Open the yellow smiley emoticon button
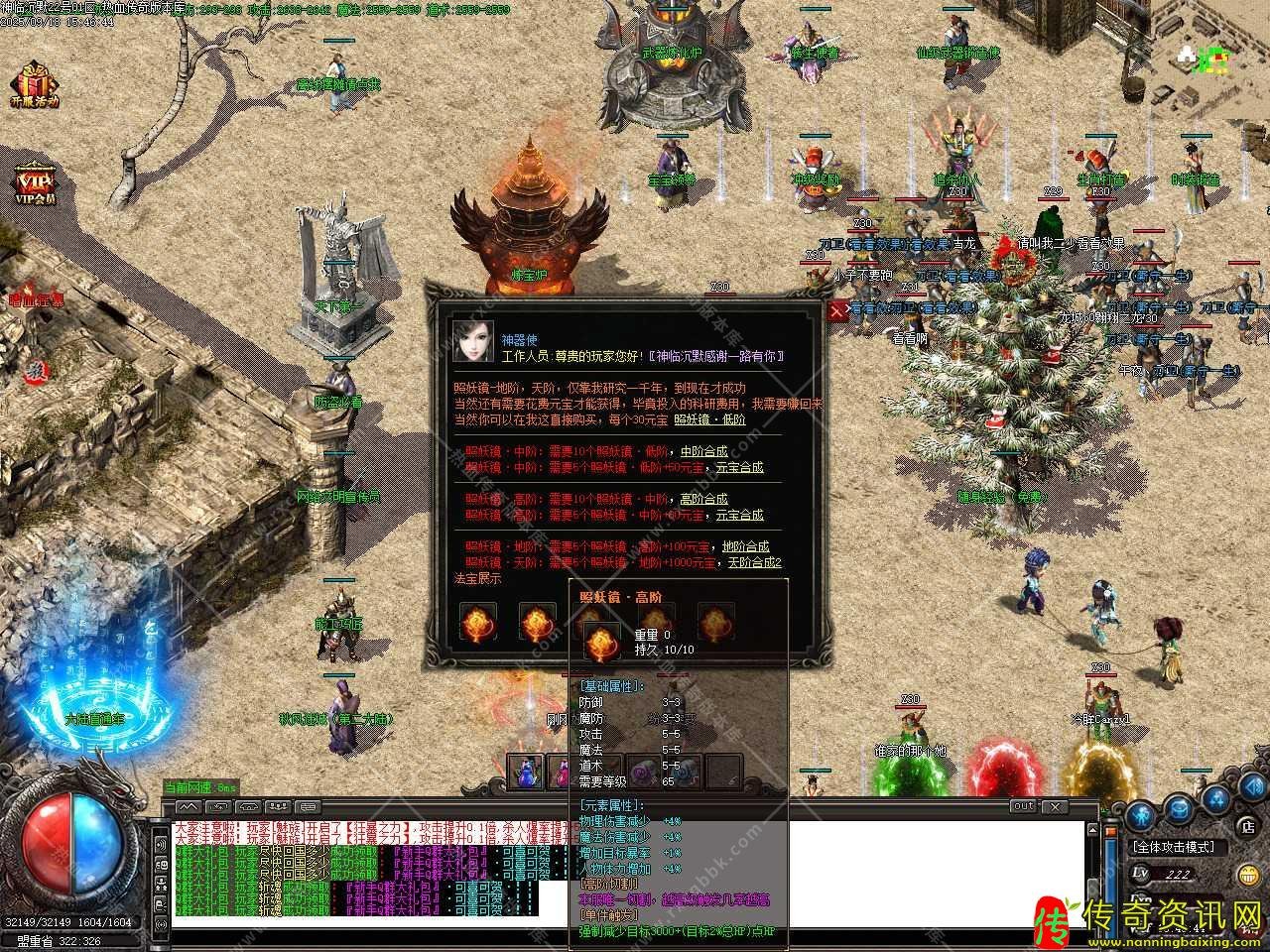Viewport: 1270px width, 952px height. (x=1248, y=876)
